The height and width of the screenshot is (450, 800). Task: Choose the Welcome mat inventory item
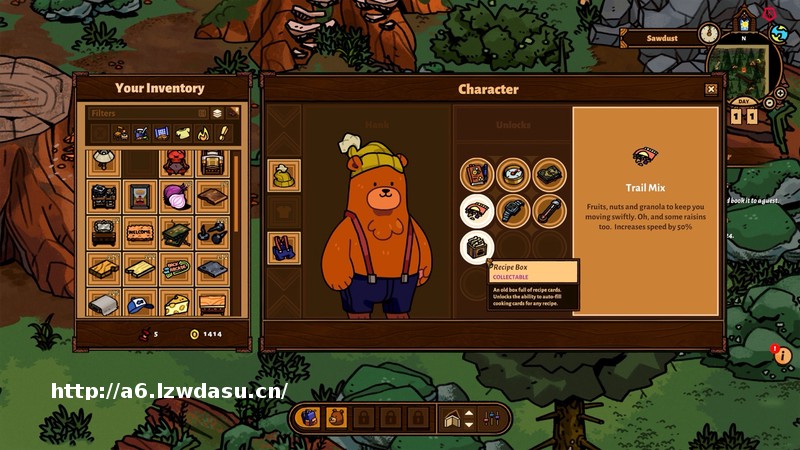click(x=140, y=231)
